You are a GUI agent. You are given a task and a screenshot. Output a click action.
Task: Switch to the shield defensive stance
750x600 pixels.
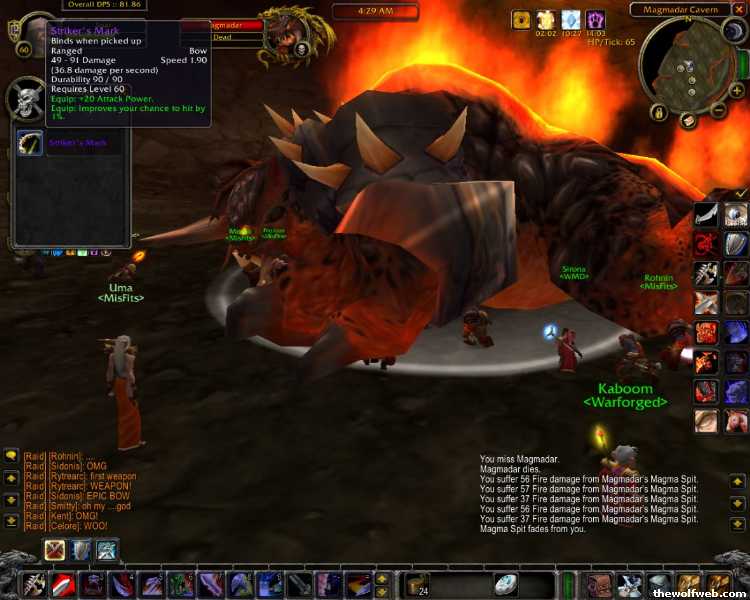tap(80, 549)
